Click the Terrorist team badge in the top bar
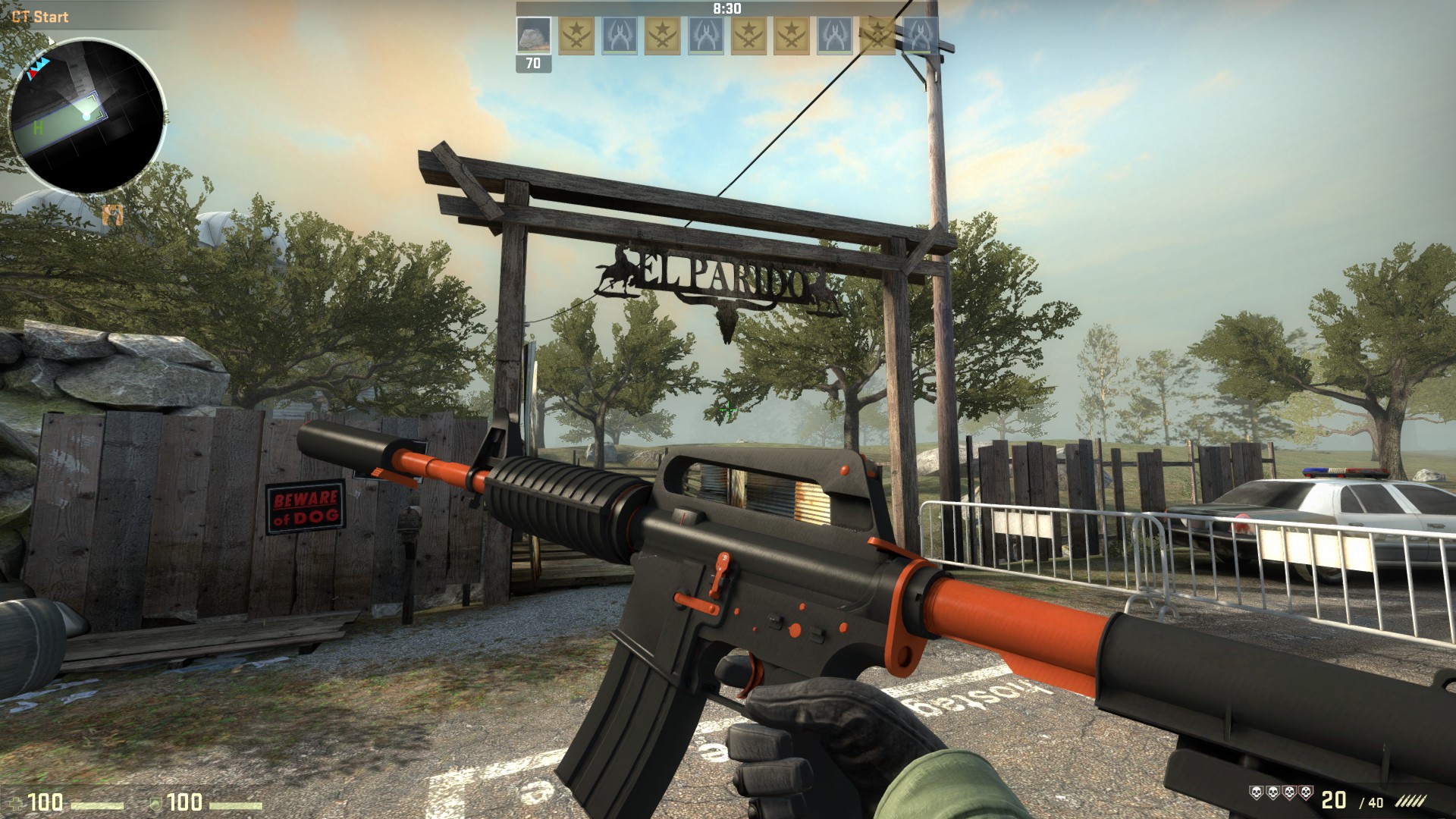1456x819 pixels. (576, 36)
